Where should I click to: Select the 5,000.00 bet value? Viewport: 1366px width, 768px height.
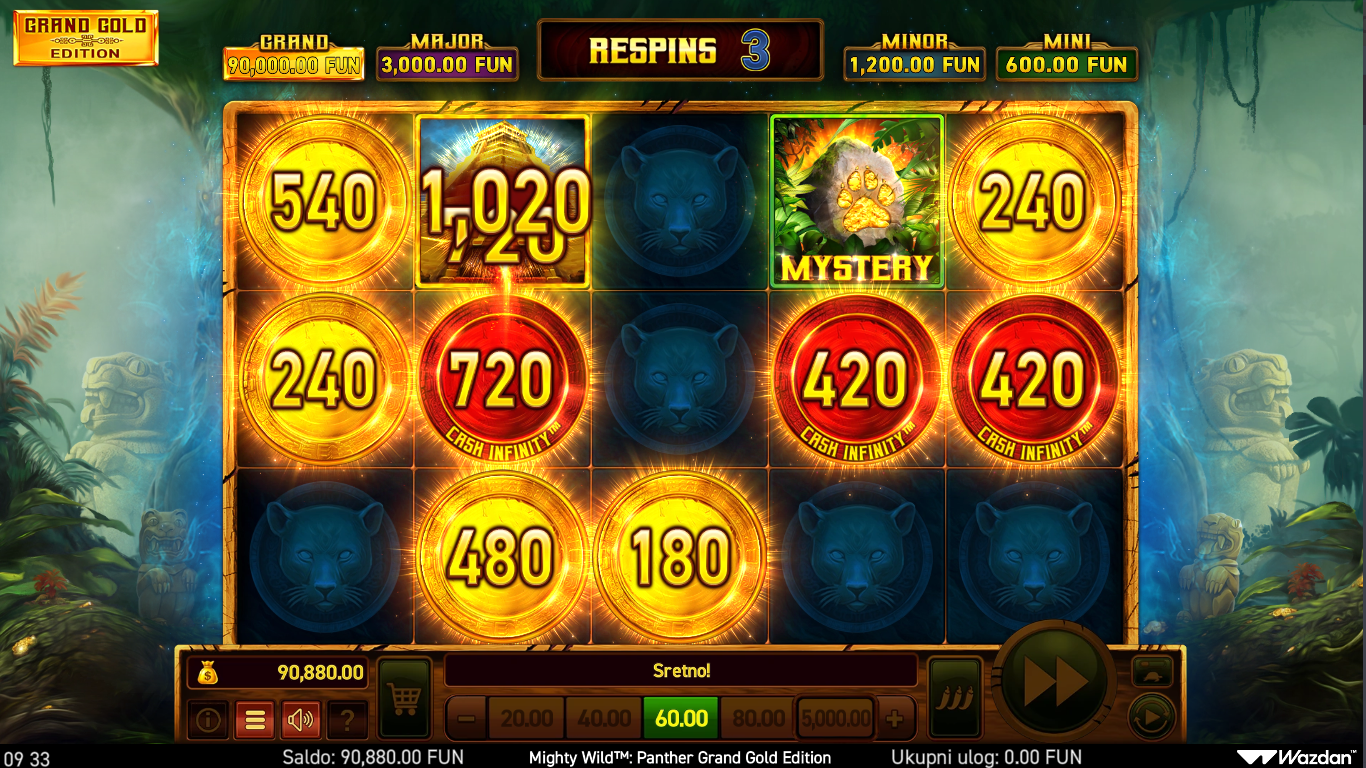(x=835, y=719)
